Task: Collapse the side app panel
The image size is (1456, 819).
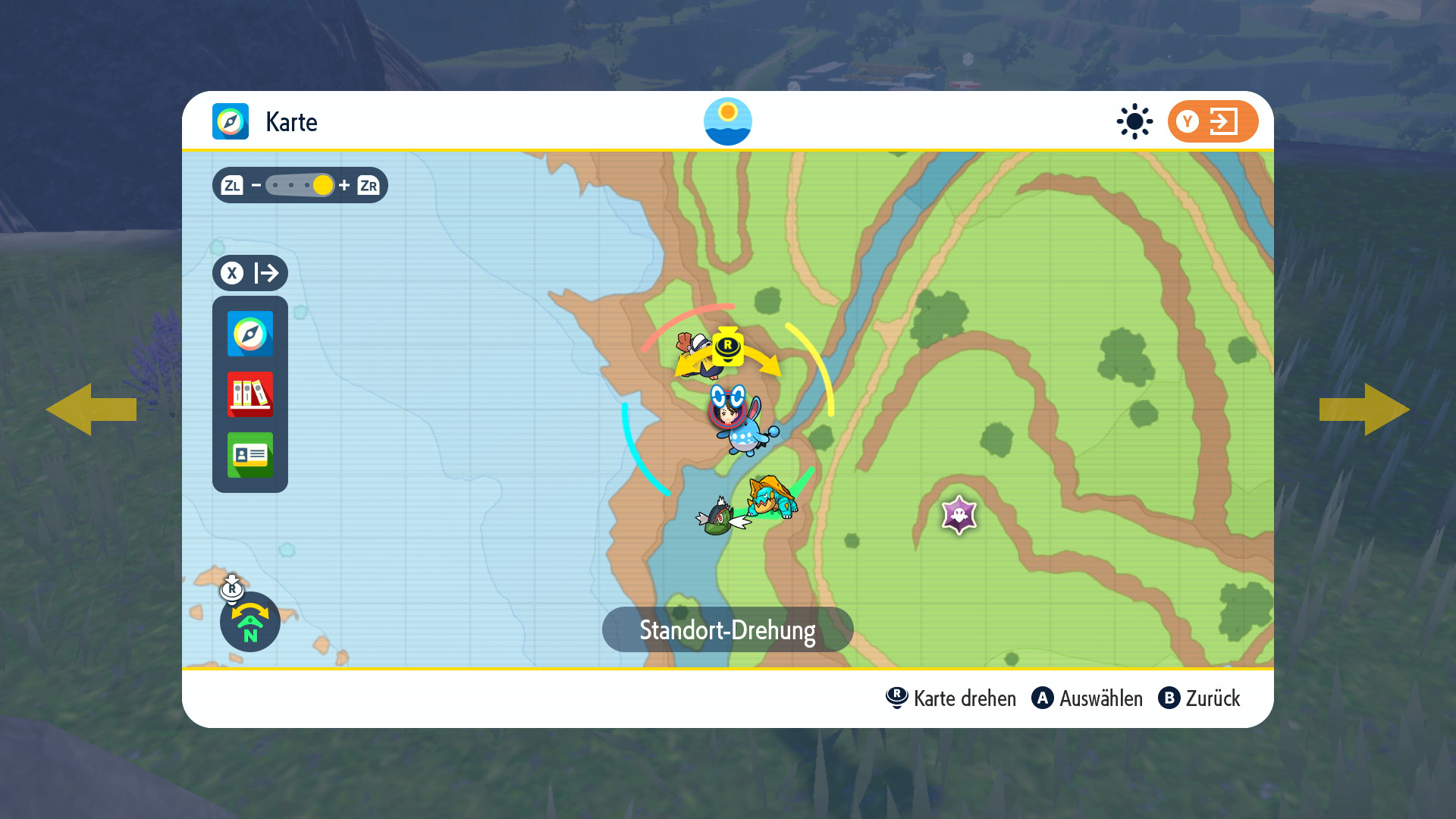Action: tap(250, 273)
